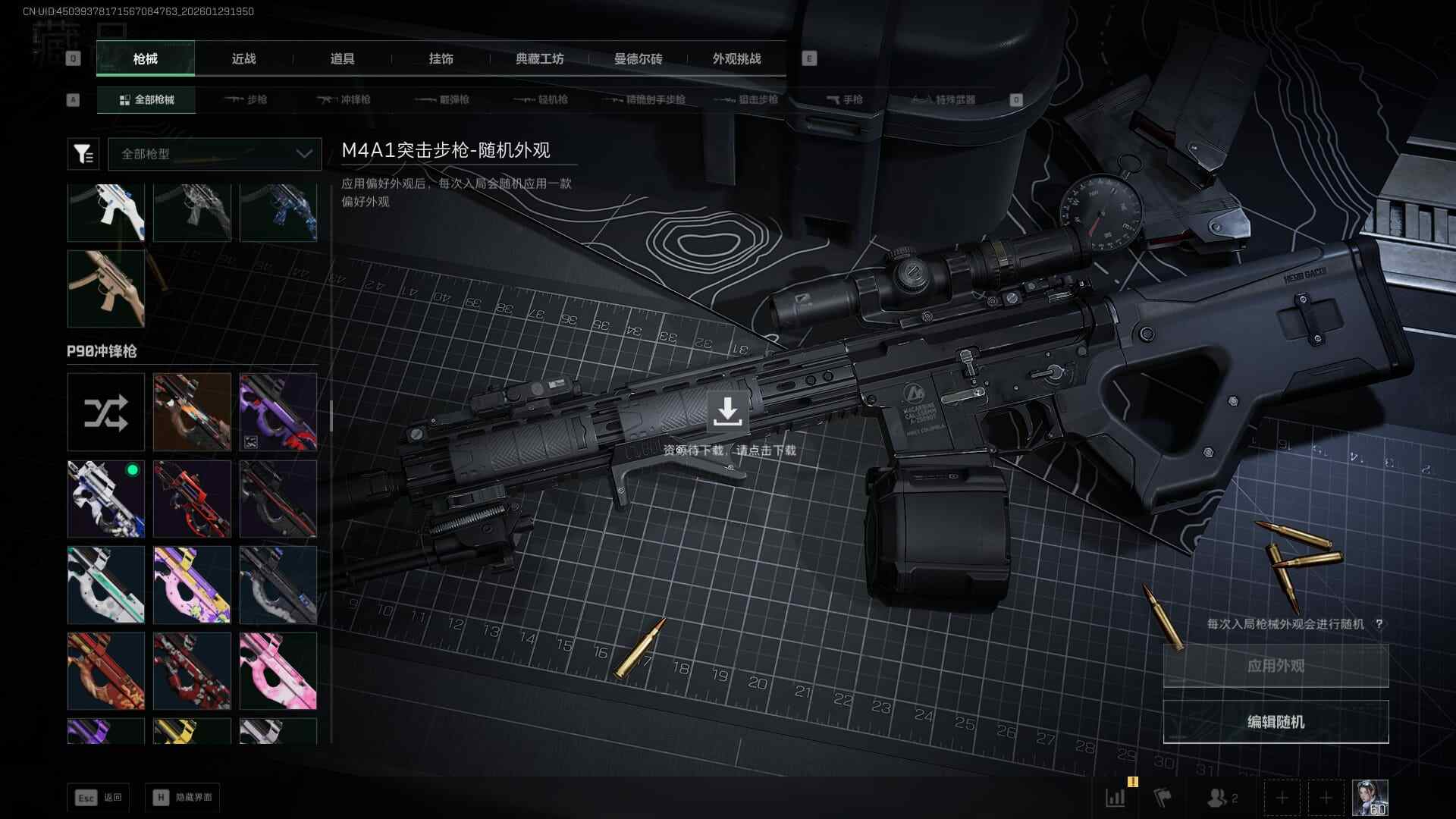Open the bar-chart stats icon

point(1116,798)
